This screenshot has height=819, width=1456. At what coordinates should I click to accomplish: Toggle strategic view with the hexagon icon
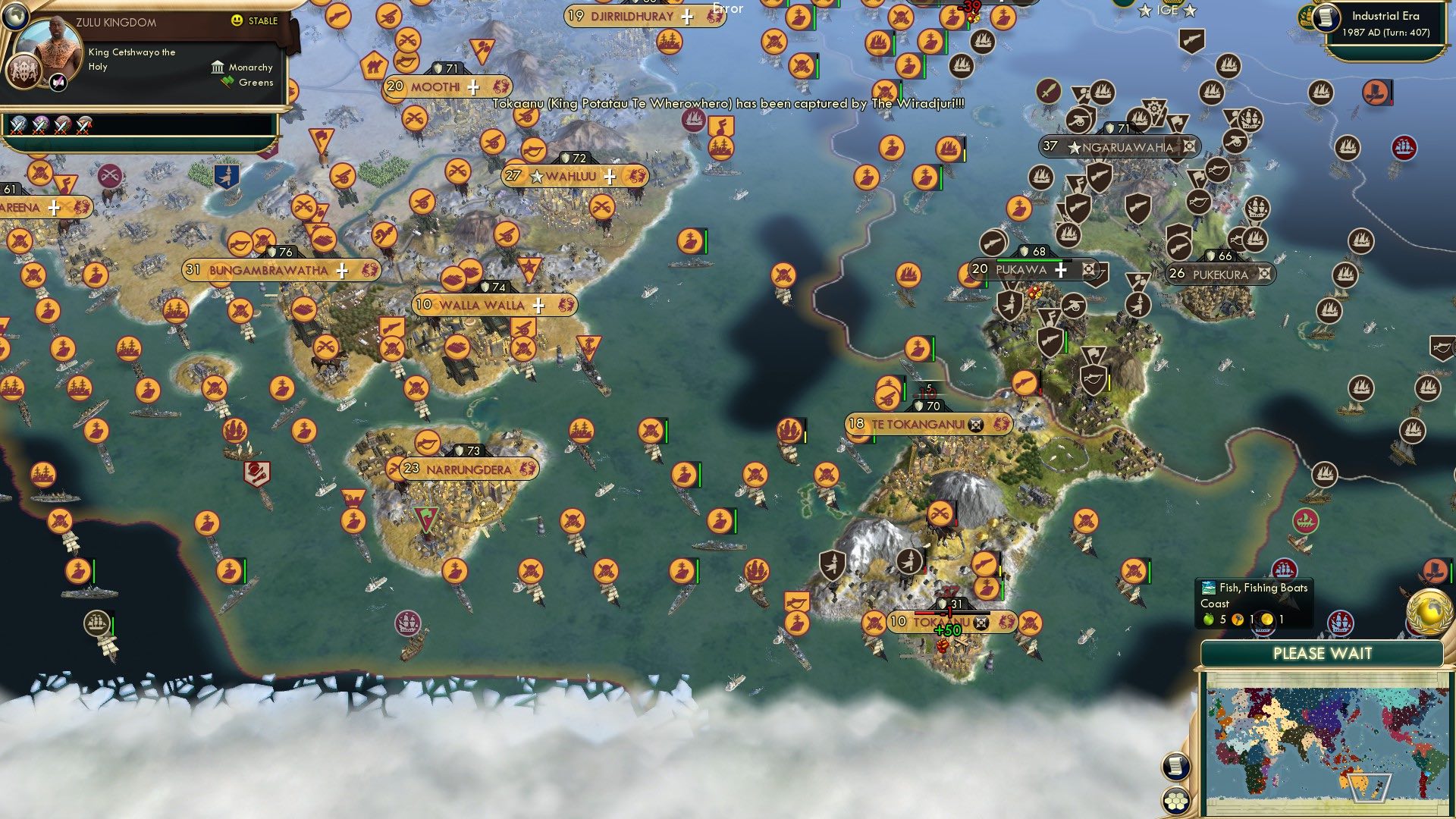pos(1175,798)
